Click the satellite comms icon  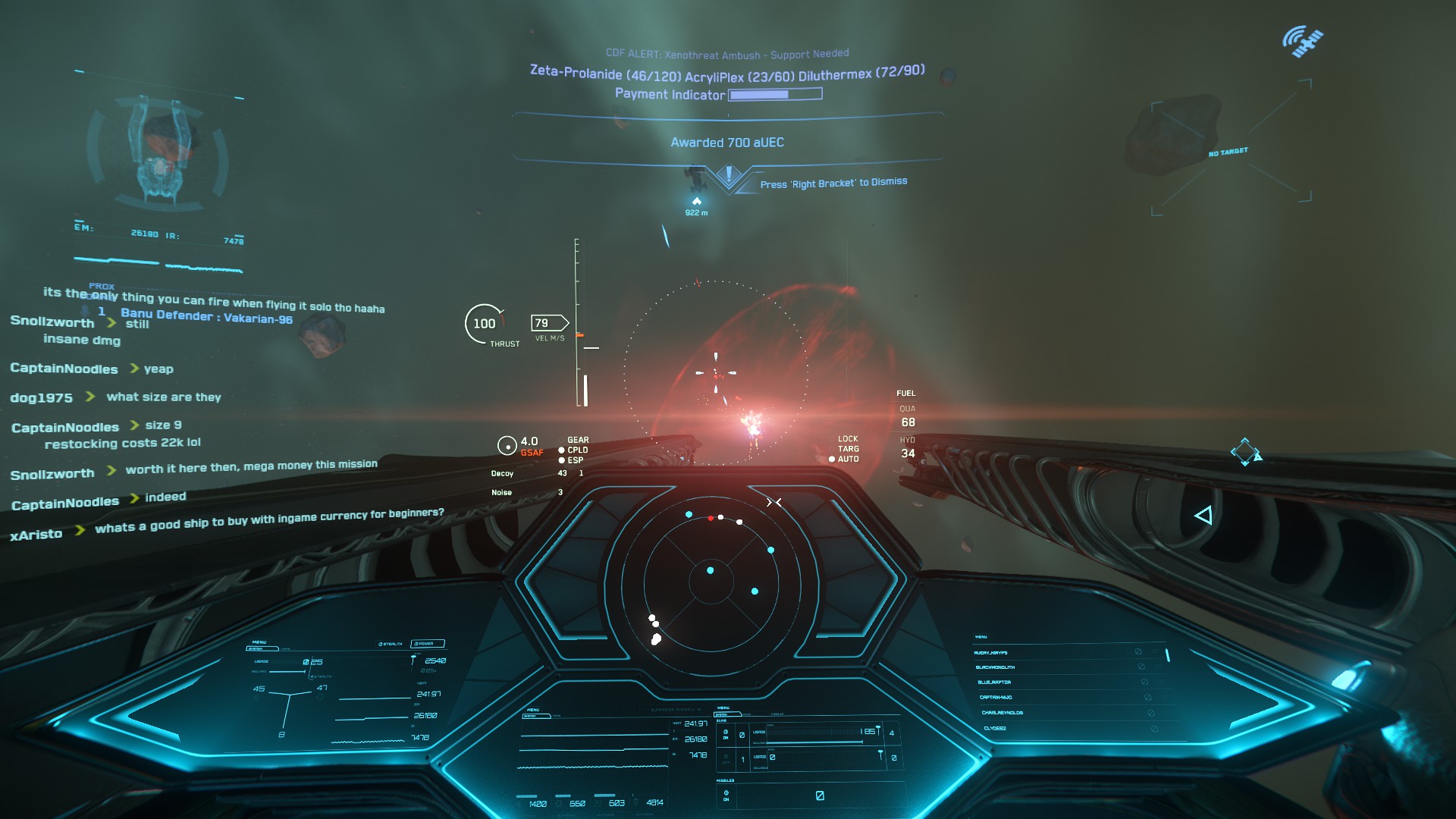pos(1302,41)
